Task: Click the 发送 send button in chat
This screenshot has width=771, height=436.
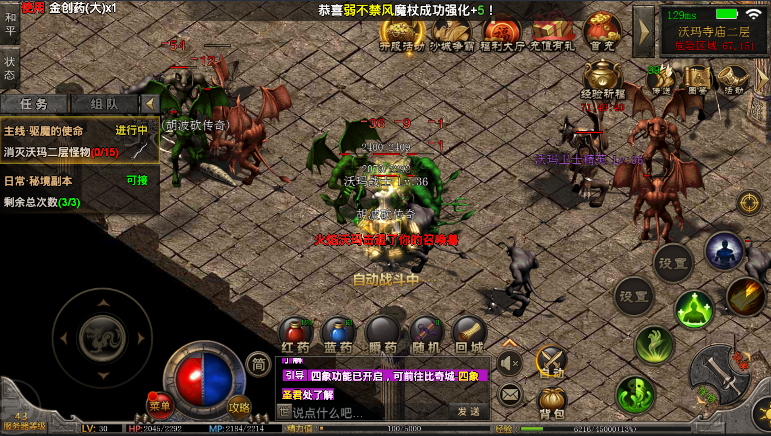Action: tap(469, 411)
